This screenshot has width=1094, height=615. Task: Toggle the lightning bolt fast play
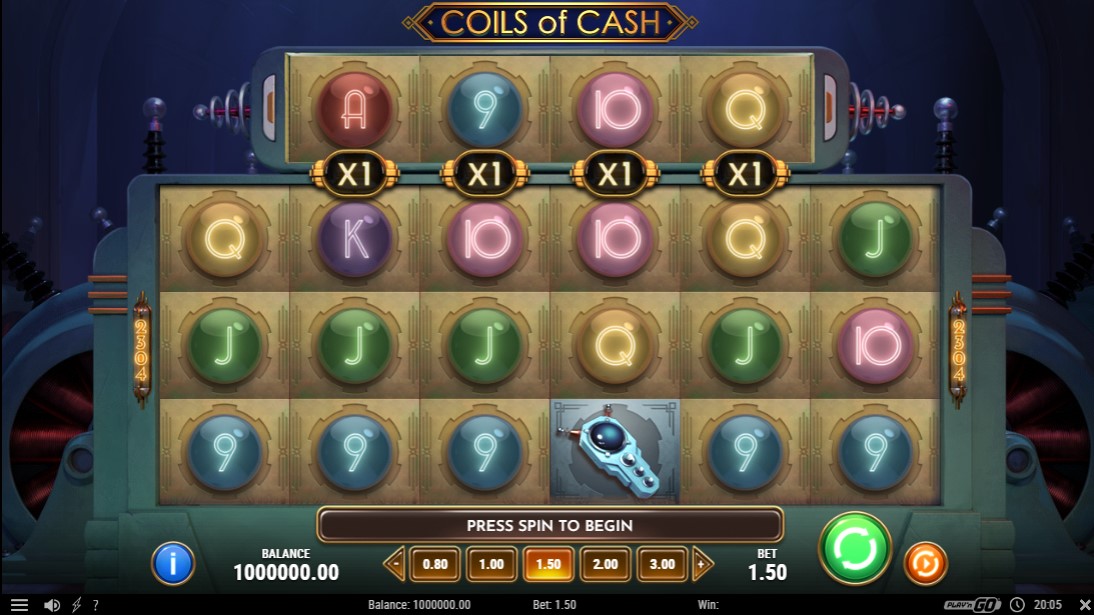pos(77,605)
